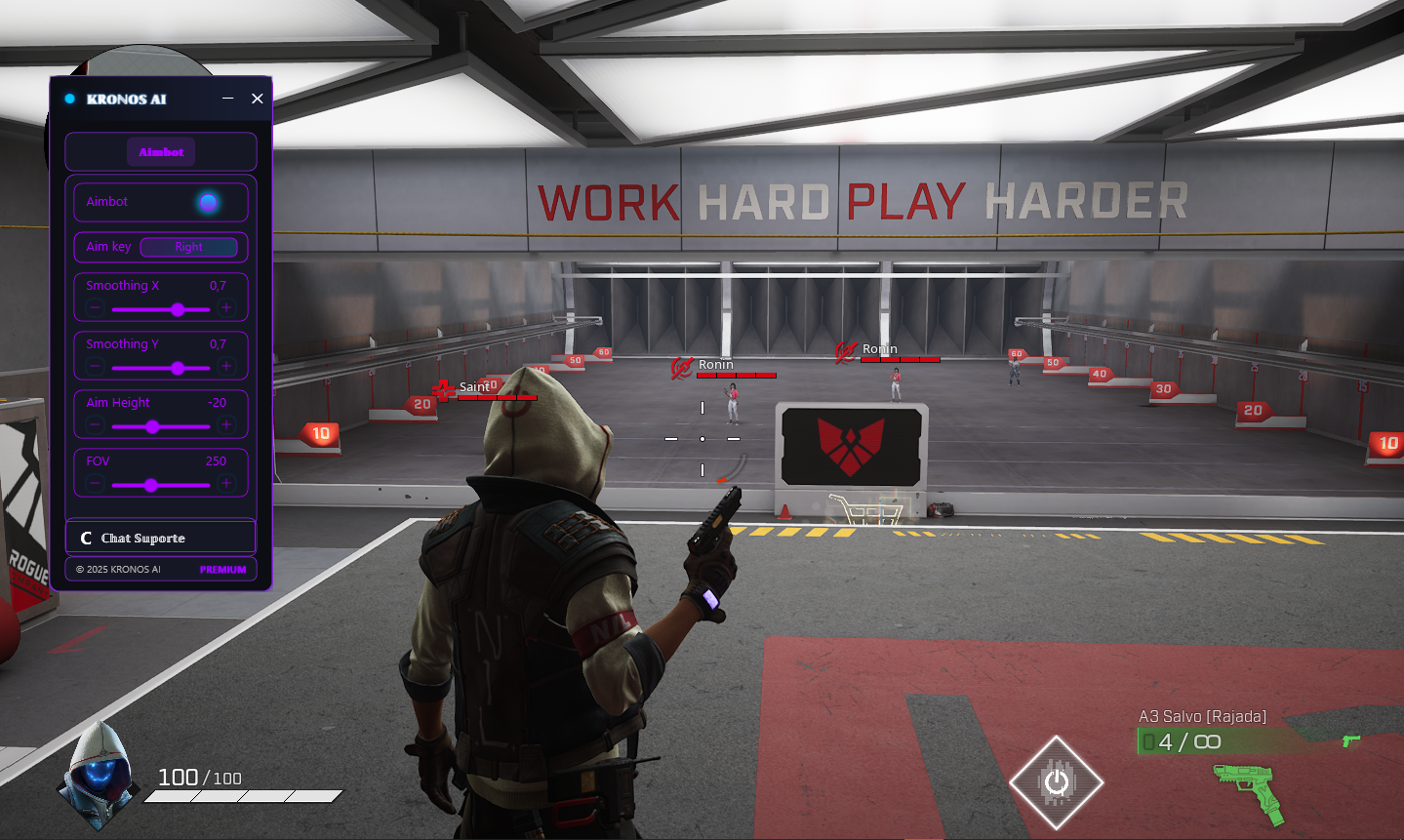Image resolution: width=1404 pixels, height=840 pixels.
Task: Minimize the Kronos AI overlay window
Action: pyautogui.click(x=228, y=99)
